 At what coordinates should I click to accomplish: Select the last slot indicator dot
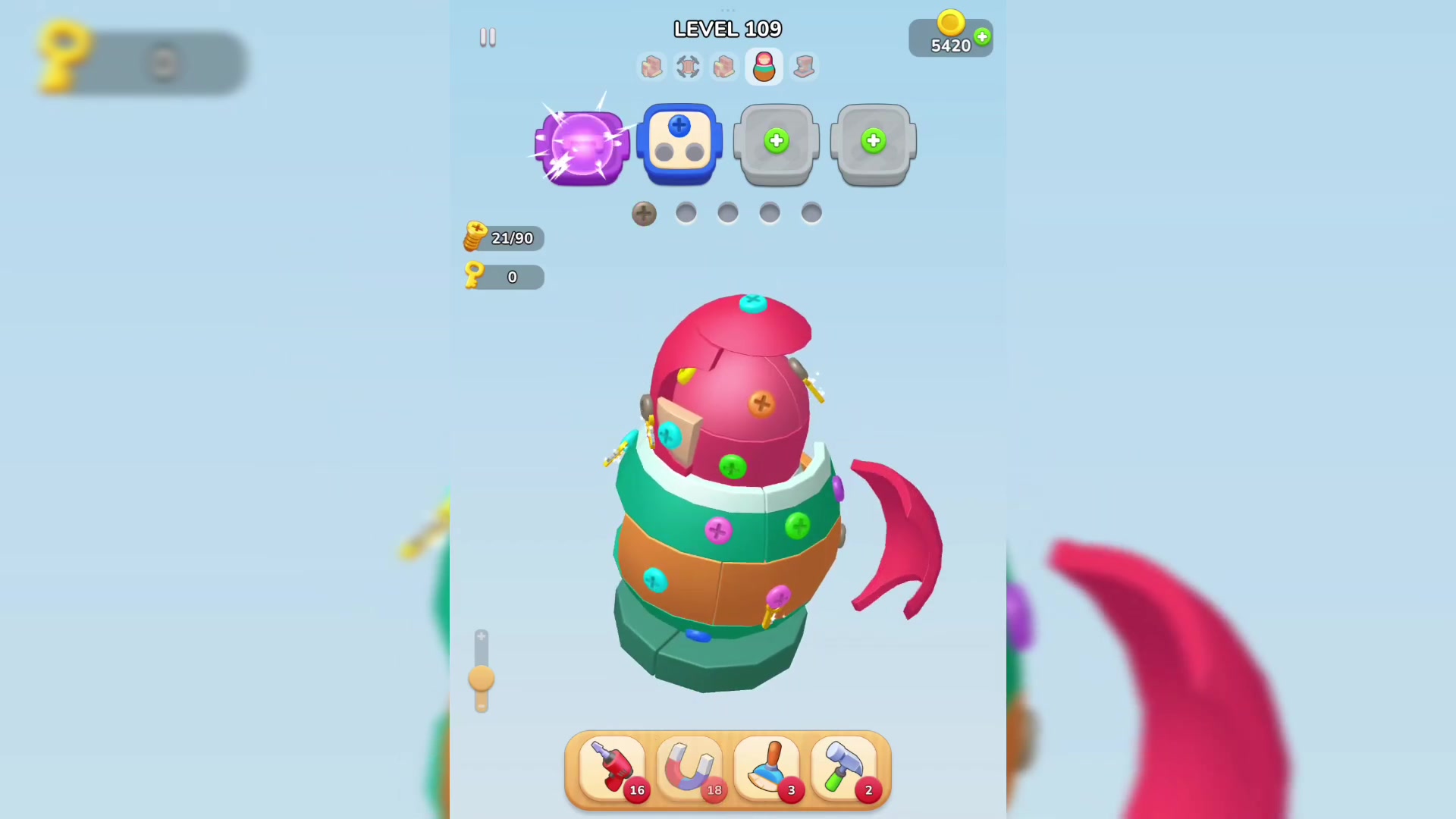[811, 213]
